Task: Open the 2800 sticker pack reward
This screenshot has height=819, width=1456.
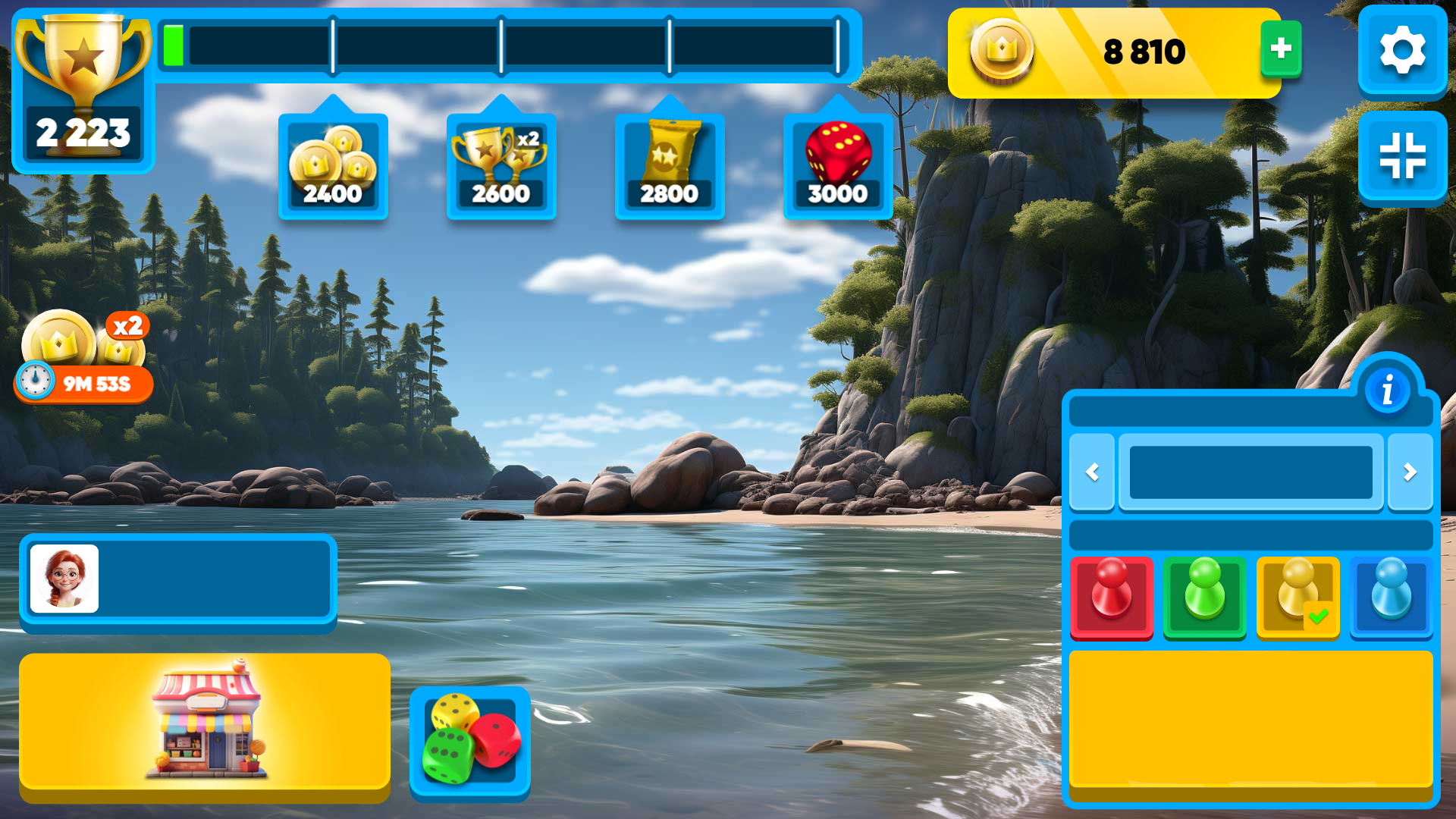Action: click(670, 165)
